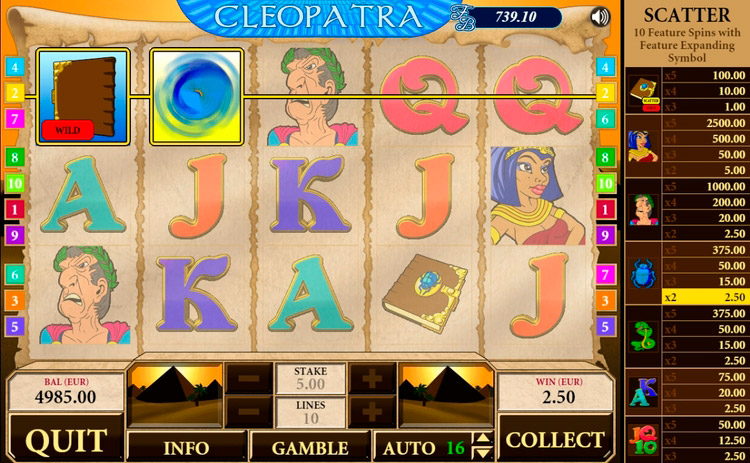Collect the 2.50 win
The height and width of the screenshot is (463, 750).
click(555, 441)
